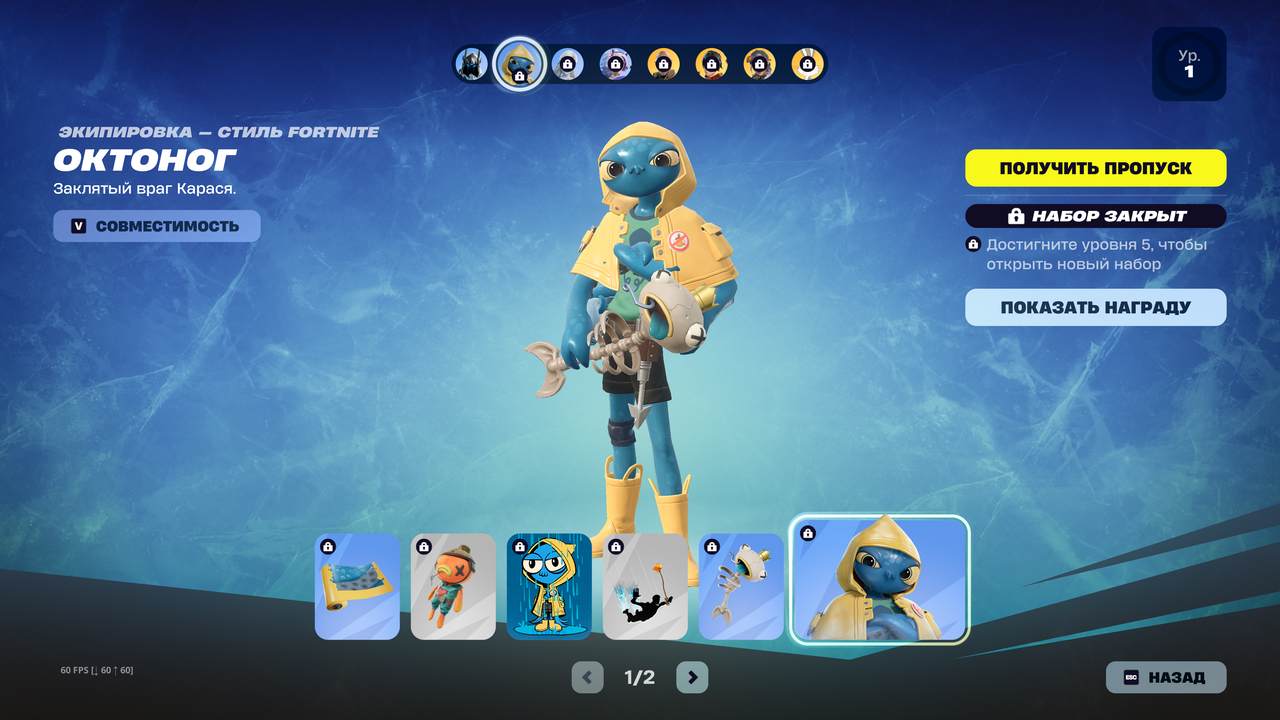
Task: Select the yellow-hooded Октоног set icon
Action: (x=520, y=64)
